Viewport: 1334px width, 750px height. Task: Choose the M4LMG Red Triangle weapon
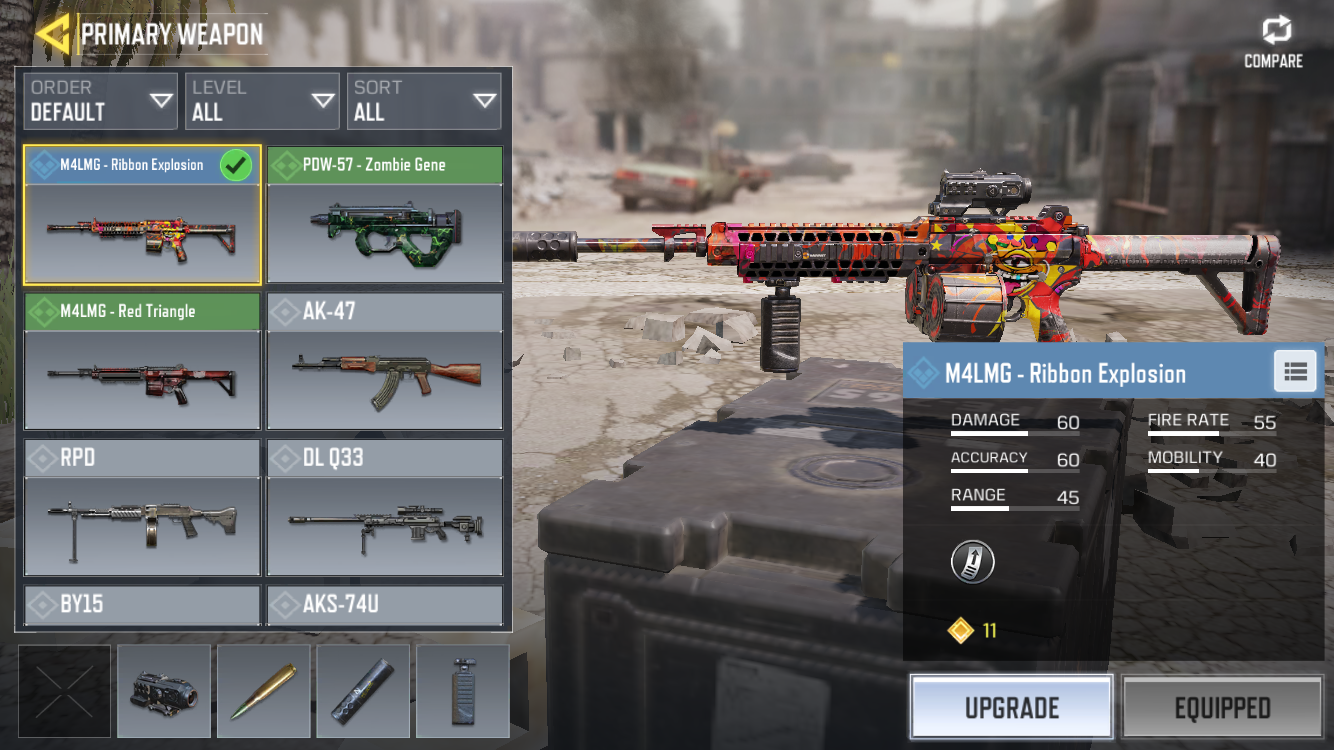click(x=142, y=362)
